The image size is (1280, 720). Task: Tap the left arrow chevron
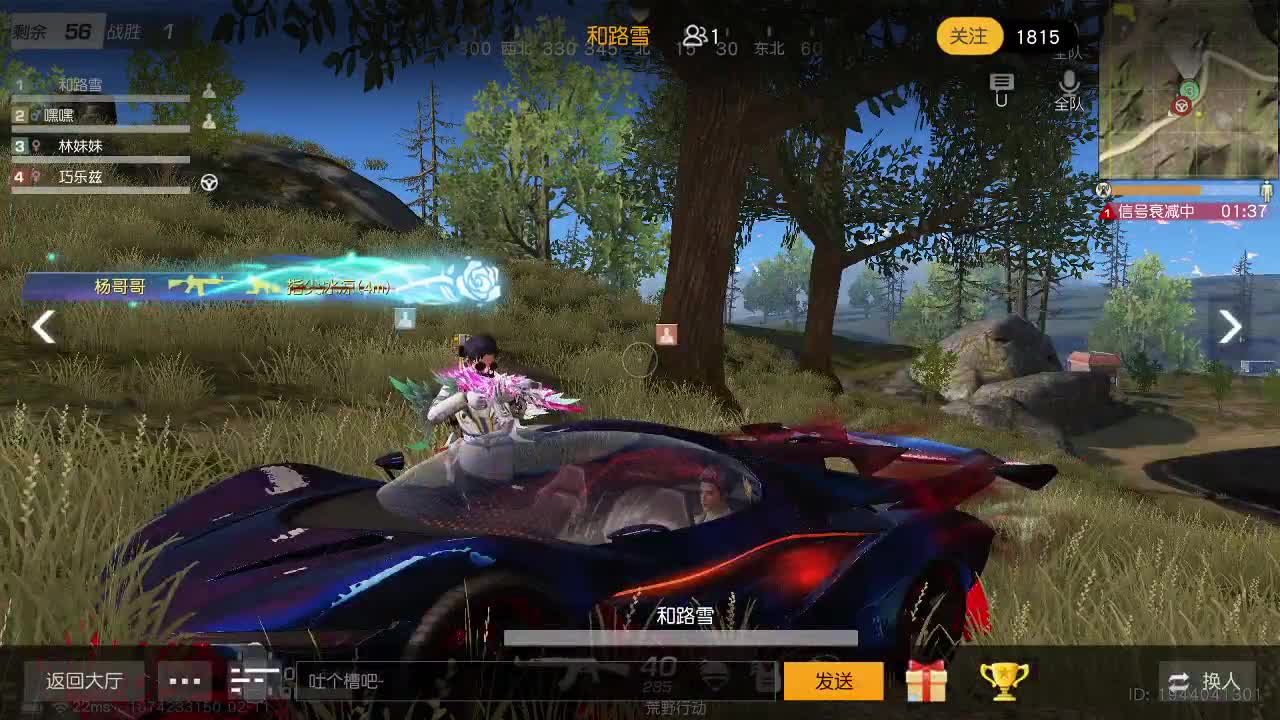[x=42, y=328]
